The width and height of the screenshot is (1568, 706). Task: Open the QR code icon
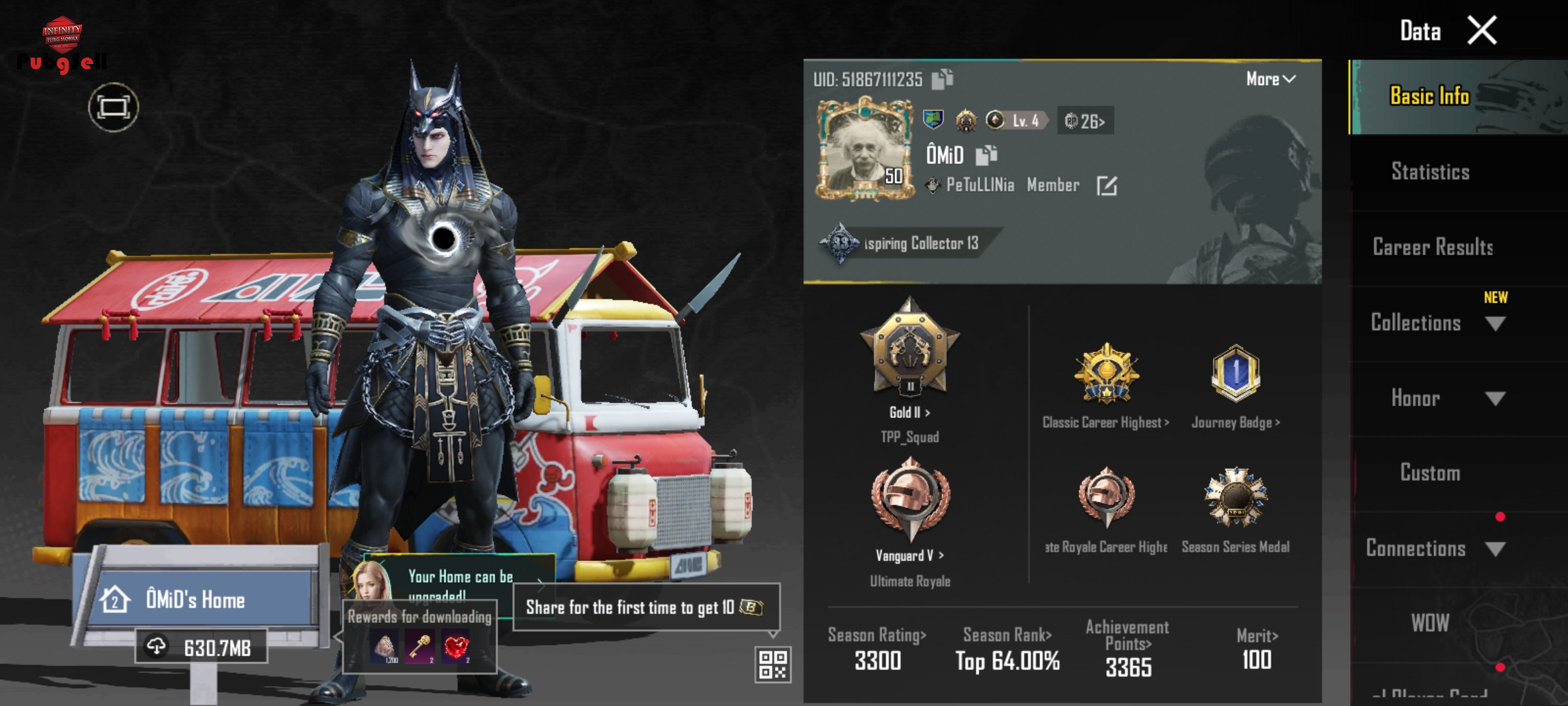[x=773, y=665]
